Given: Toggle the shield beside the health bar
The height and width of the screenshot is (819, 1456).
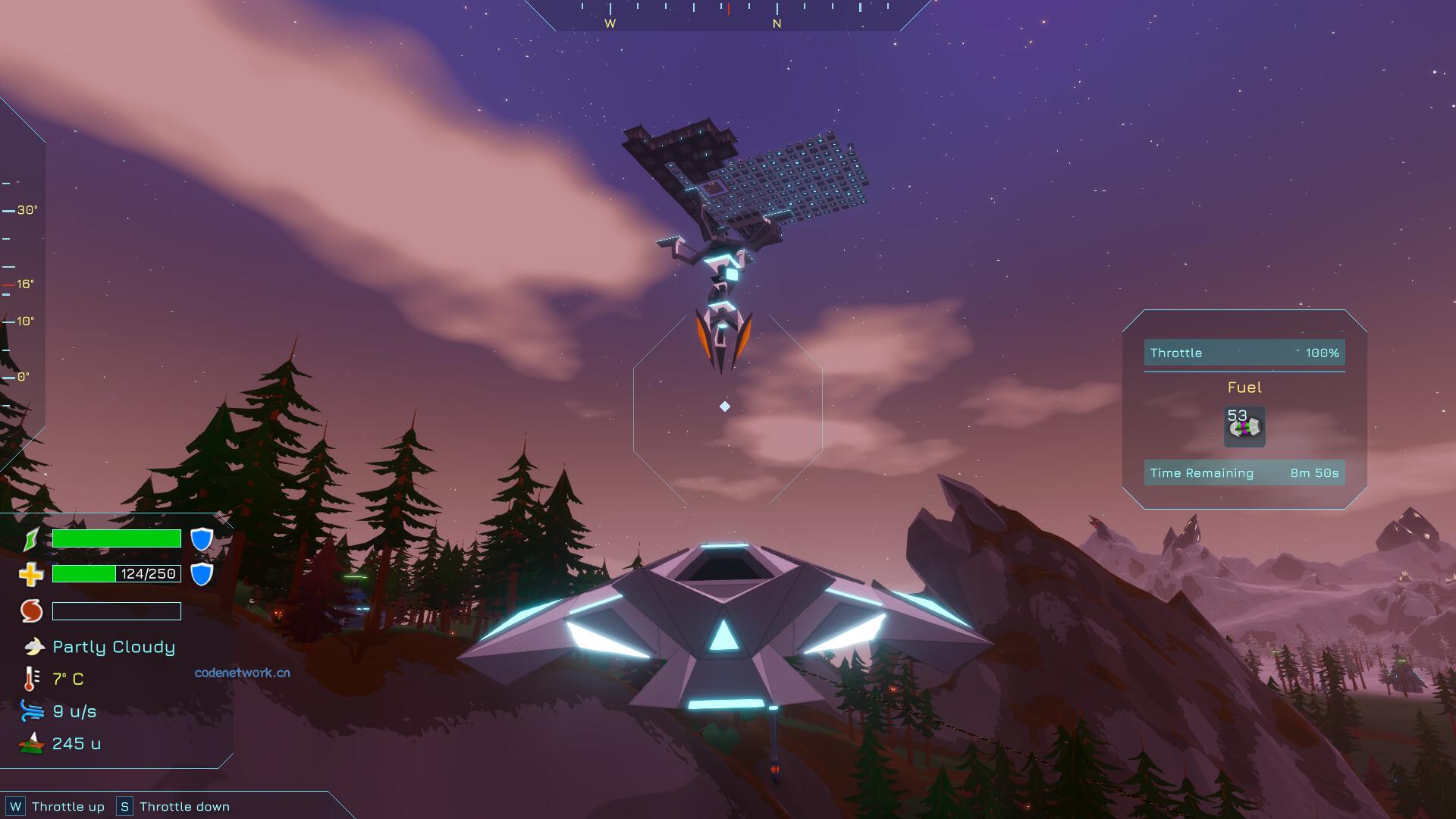Looking at the screenshot, I should click(201, 574).
